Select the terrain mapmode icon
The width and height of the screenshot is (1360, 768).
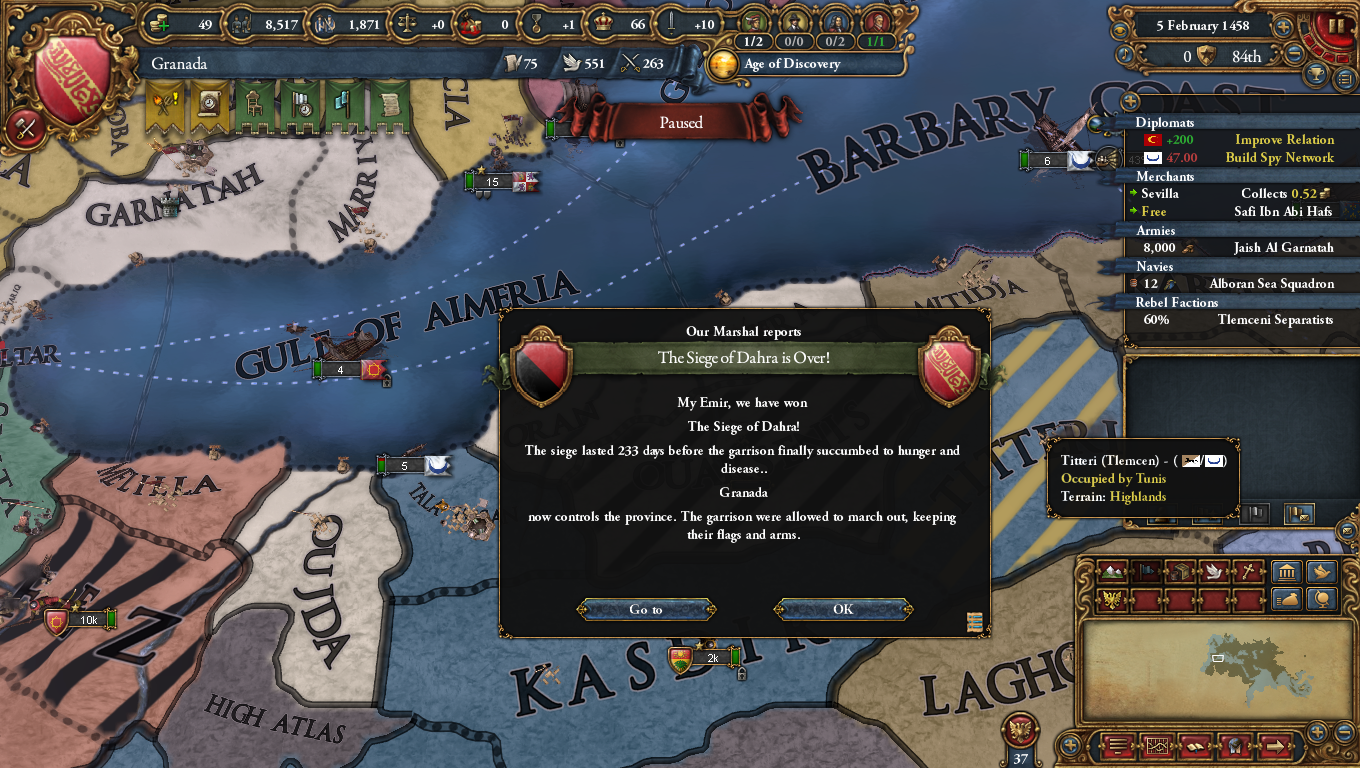(1112, 572)
